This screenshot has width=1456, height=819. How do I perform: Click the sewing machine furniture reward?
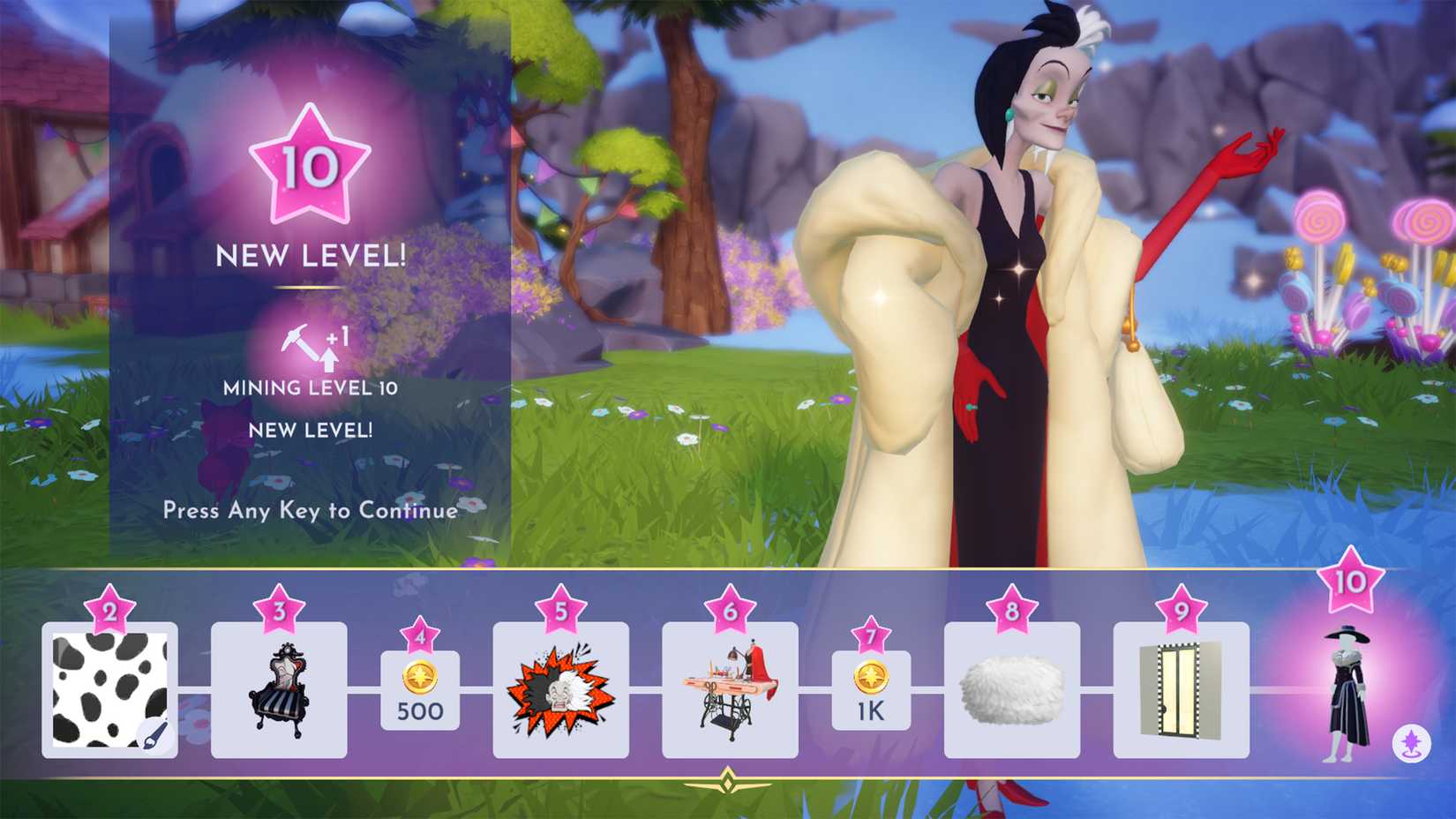click(731, 688)
